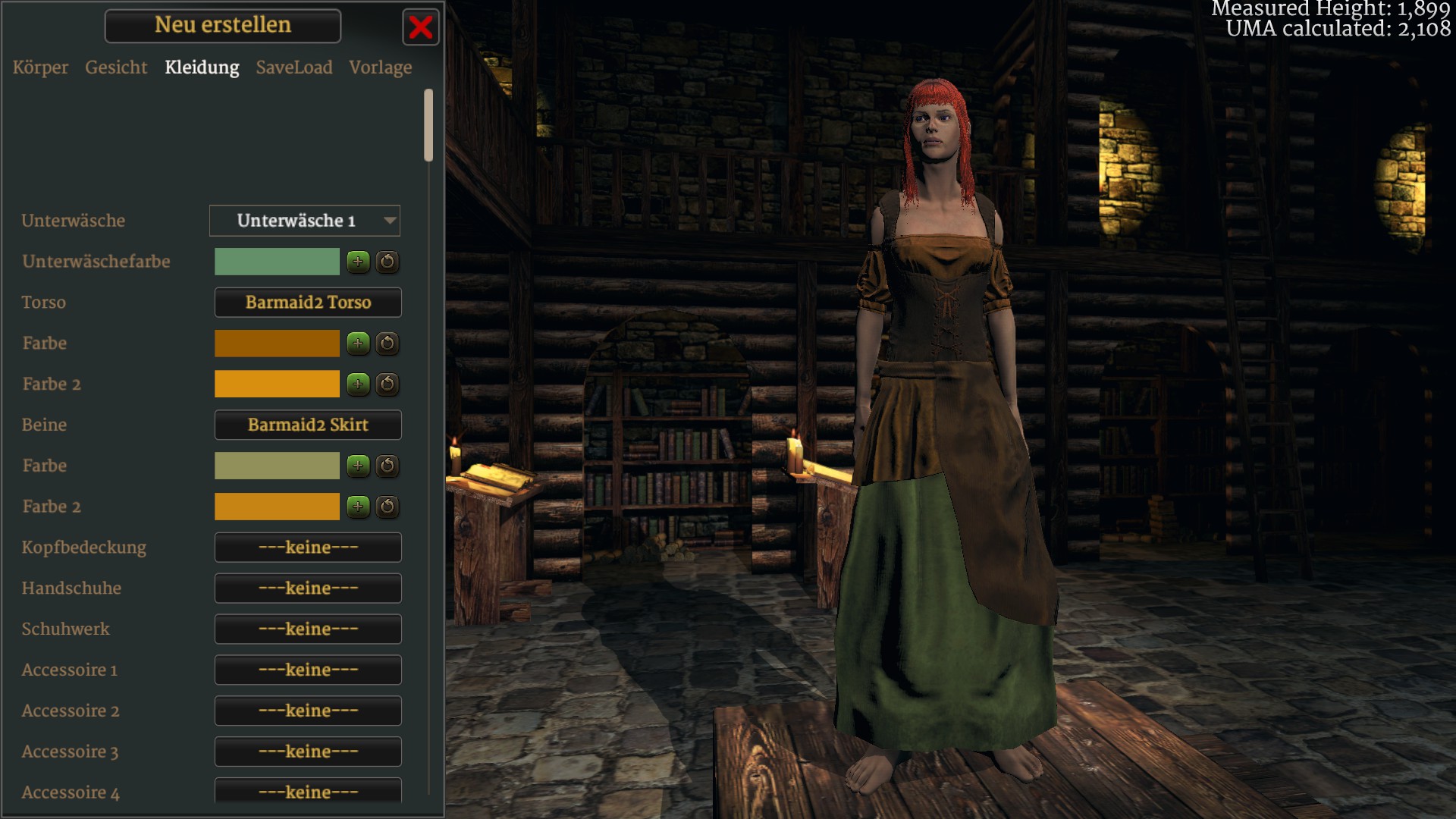Click the olive Beine Farbe swatch
Viewport: 1456px width, 819px height.
[277, 466]
